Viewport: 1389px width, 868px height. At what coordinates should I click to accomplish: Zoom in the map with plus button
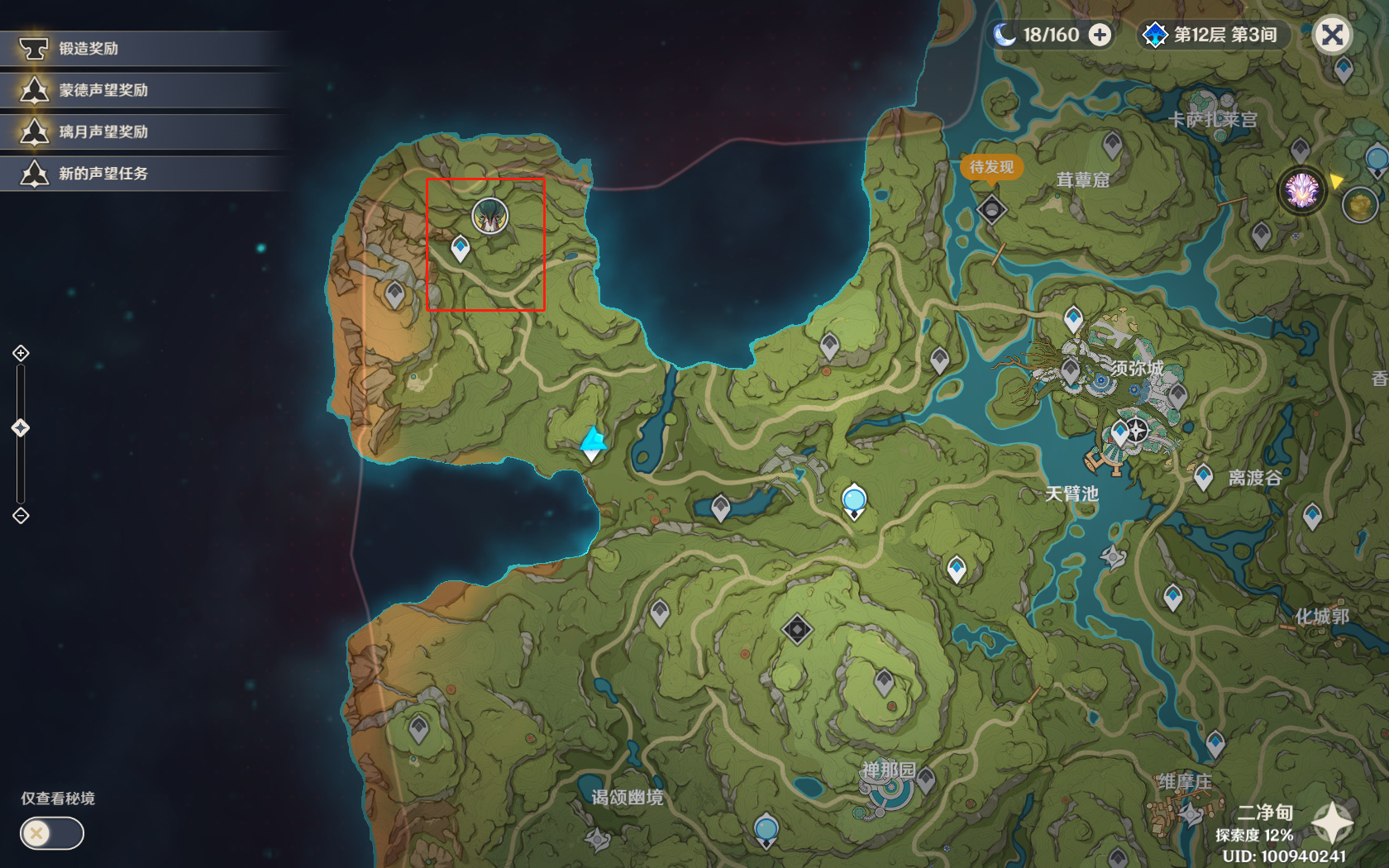[x=21, y=354]
